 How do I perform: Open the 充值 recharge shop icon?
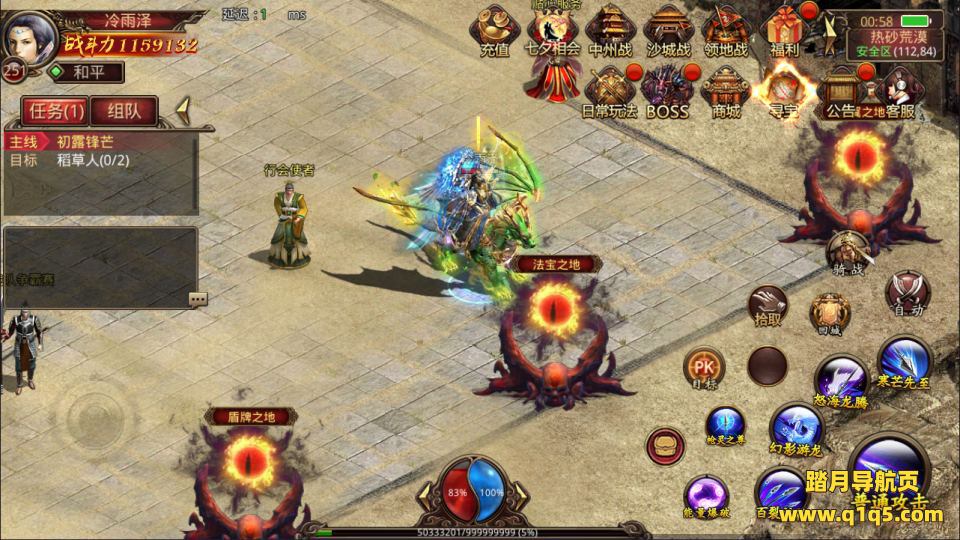pos(494,30)
